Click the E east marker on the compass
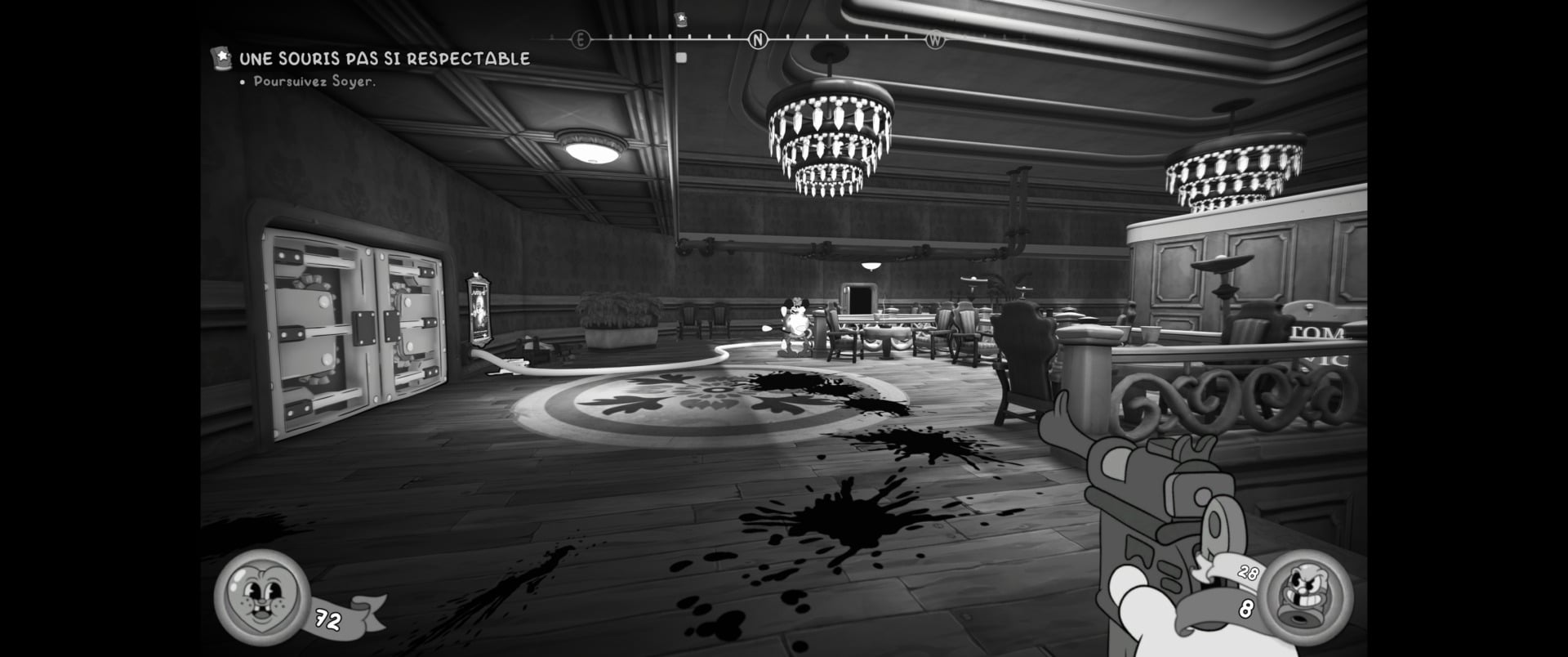 pos(581,39)
